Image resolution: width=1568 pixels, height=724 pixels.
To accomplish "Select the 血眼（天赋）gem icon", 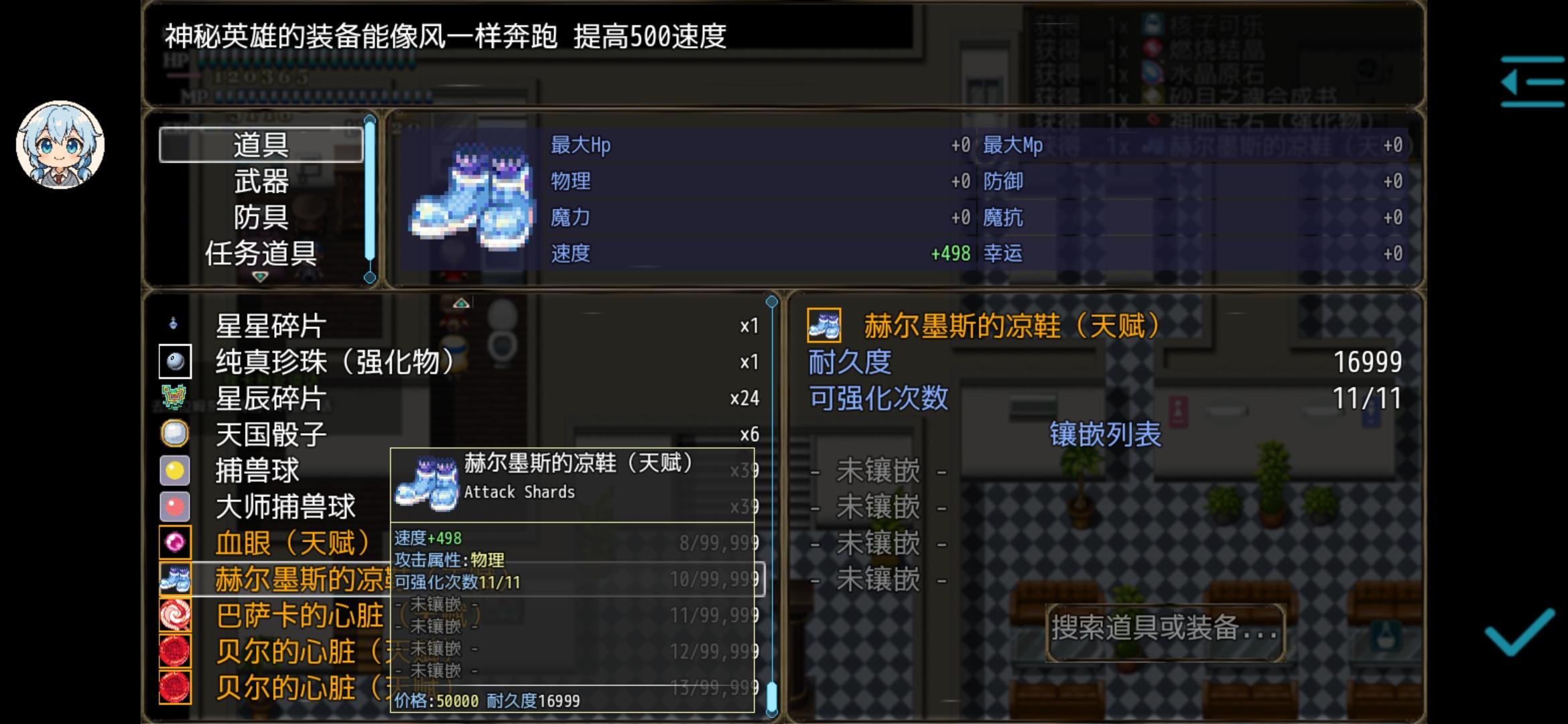I will [175, 544].
